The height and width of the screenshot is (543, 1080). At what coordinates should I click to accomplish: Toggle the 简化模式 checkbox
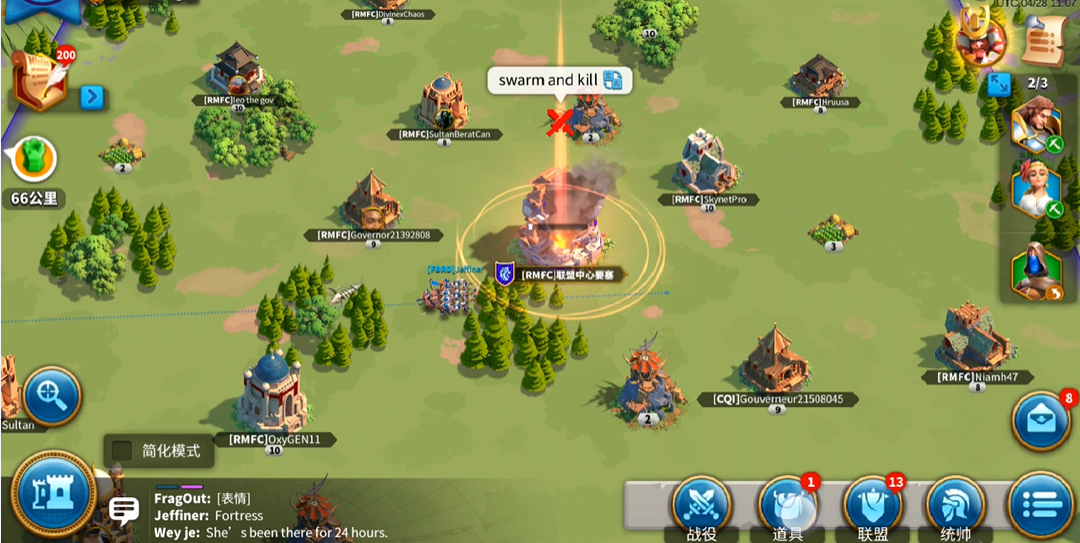(122, 451)
